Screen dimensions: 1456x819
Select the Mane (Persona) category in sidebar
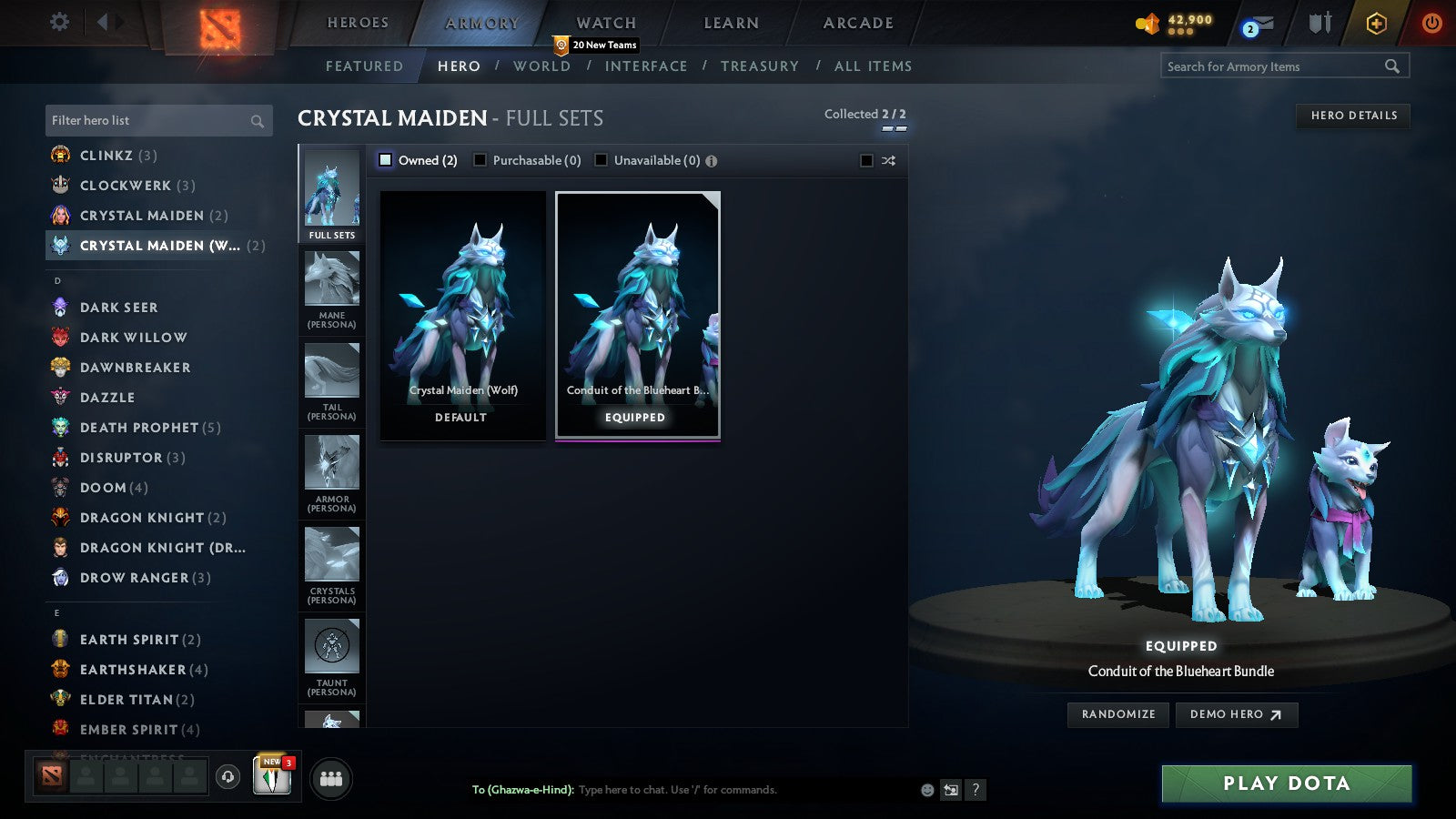click(x=331, y=287)
